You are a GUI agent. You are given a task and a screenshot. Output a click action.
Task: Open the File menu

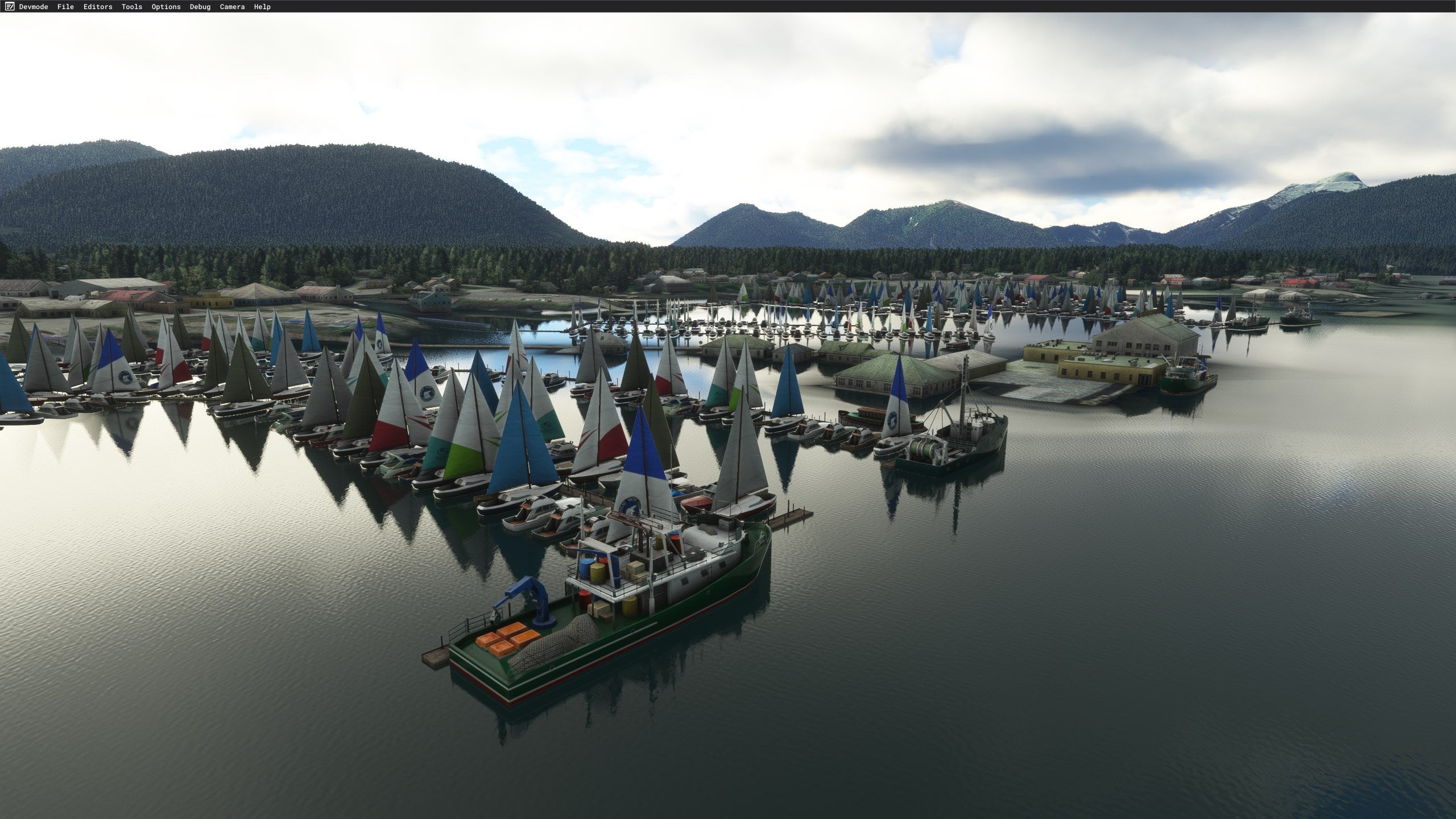coord(65,7)
